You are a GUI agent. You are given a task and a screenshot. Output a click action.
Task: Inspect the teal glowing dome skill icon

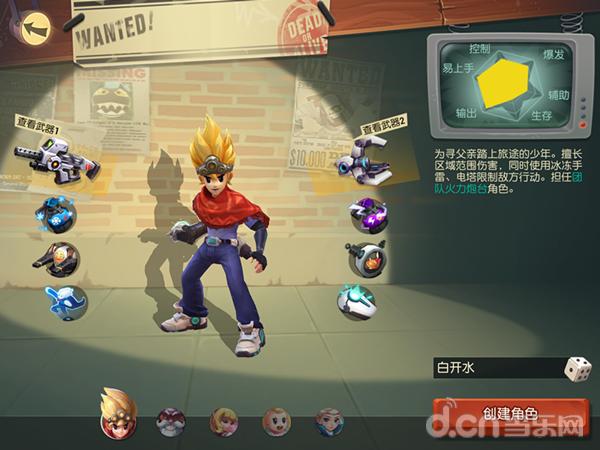[356, 302]
